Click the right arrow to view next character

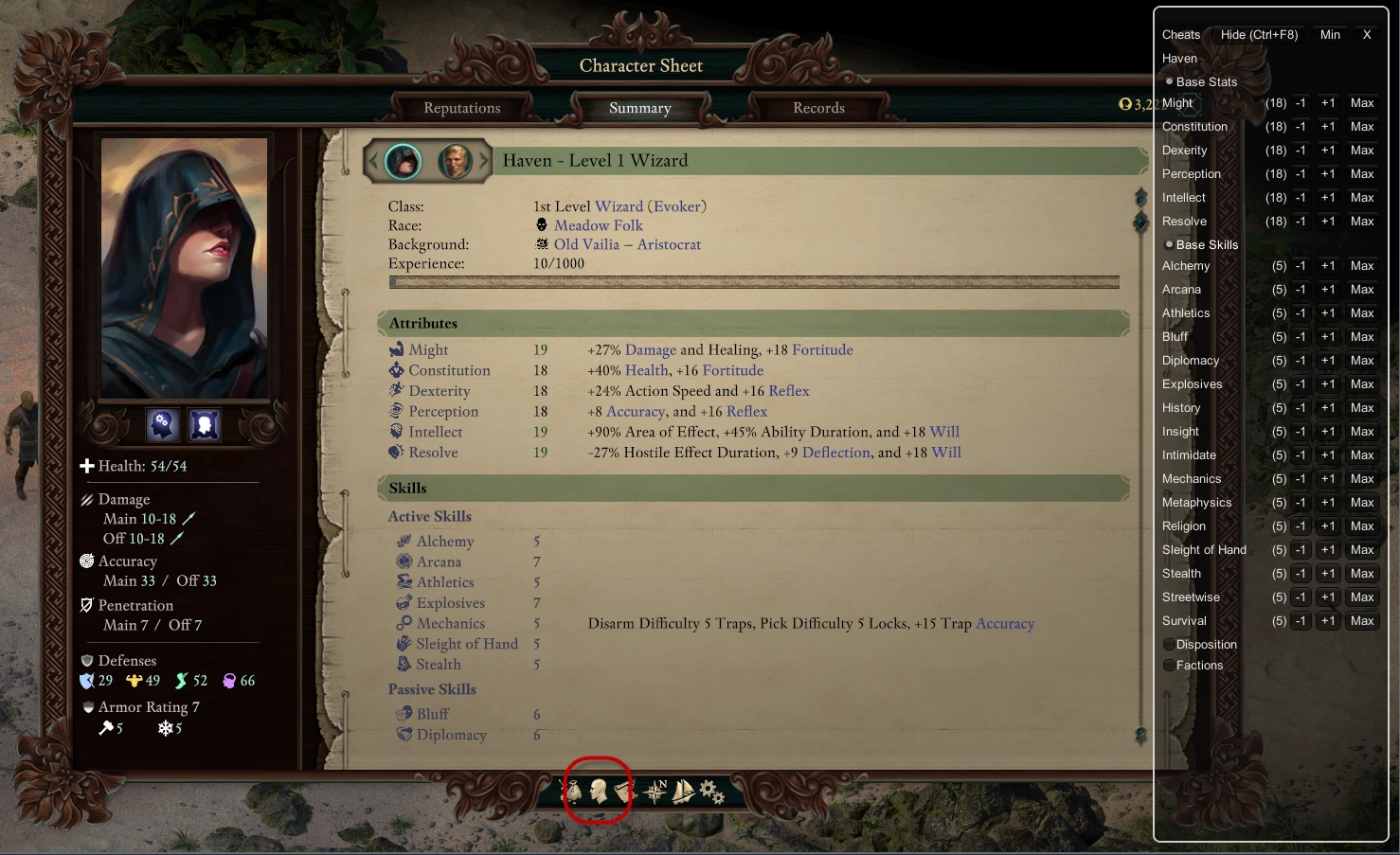tap(482, 161)
